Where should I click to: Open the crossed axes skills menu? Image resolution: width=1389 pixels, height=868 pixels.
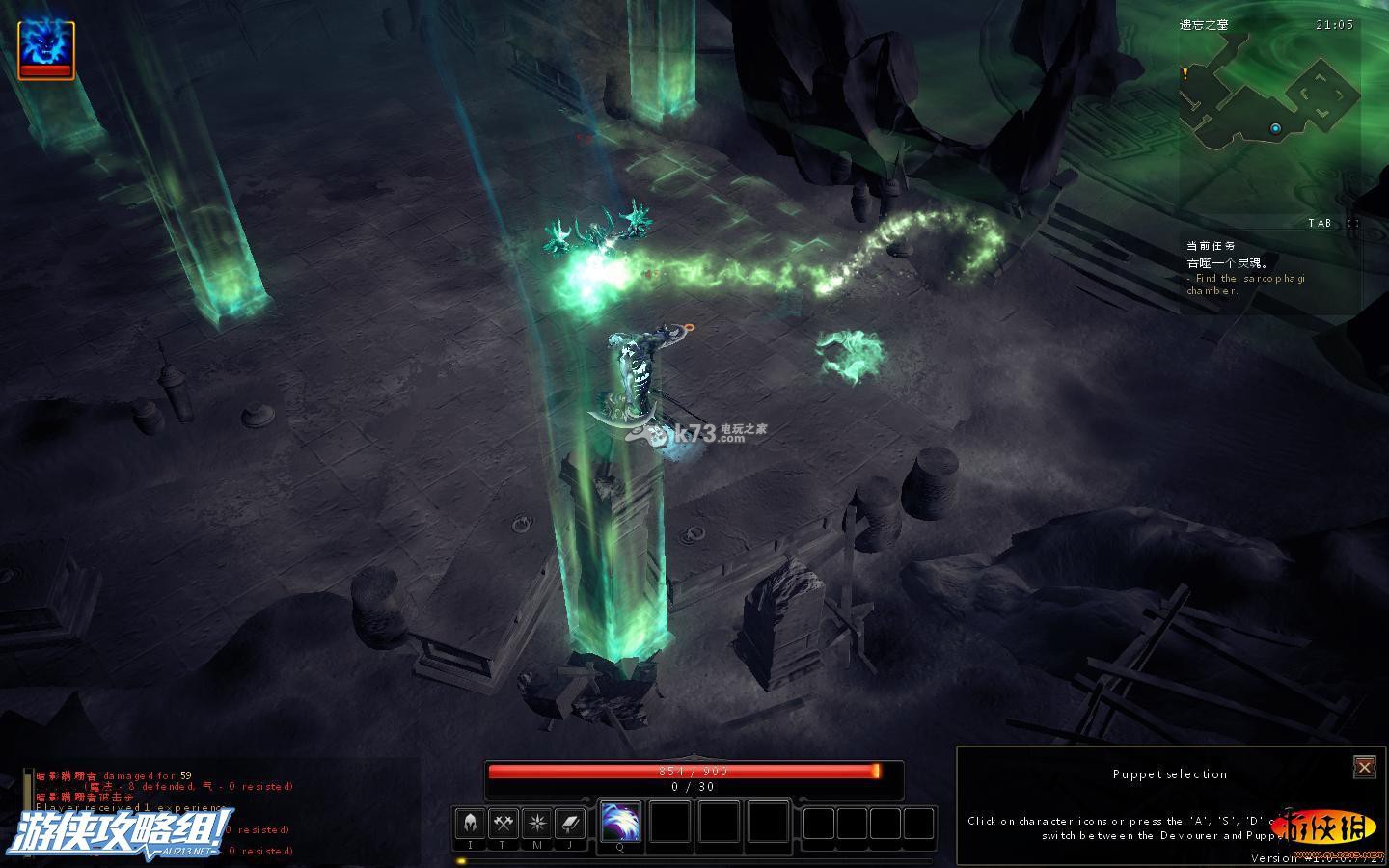coord(504,823)
